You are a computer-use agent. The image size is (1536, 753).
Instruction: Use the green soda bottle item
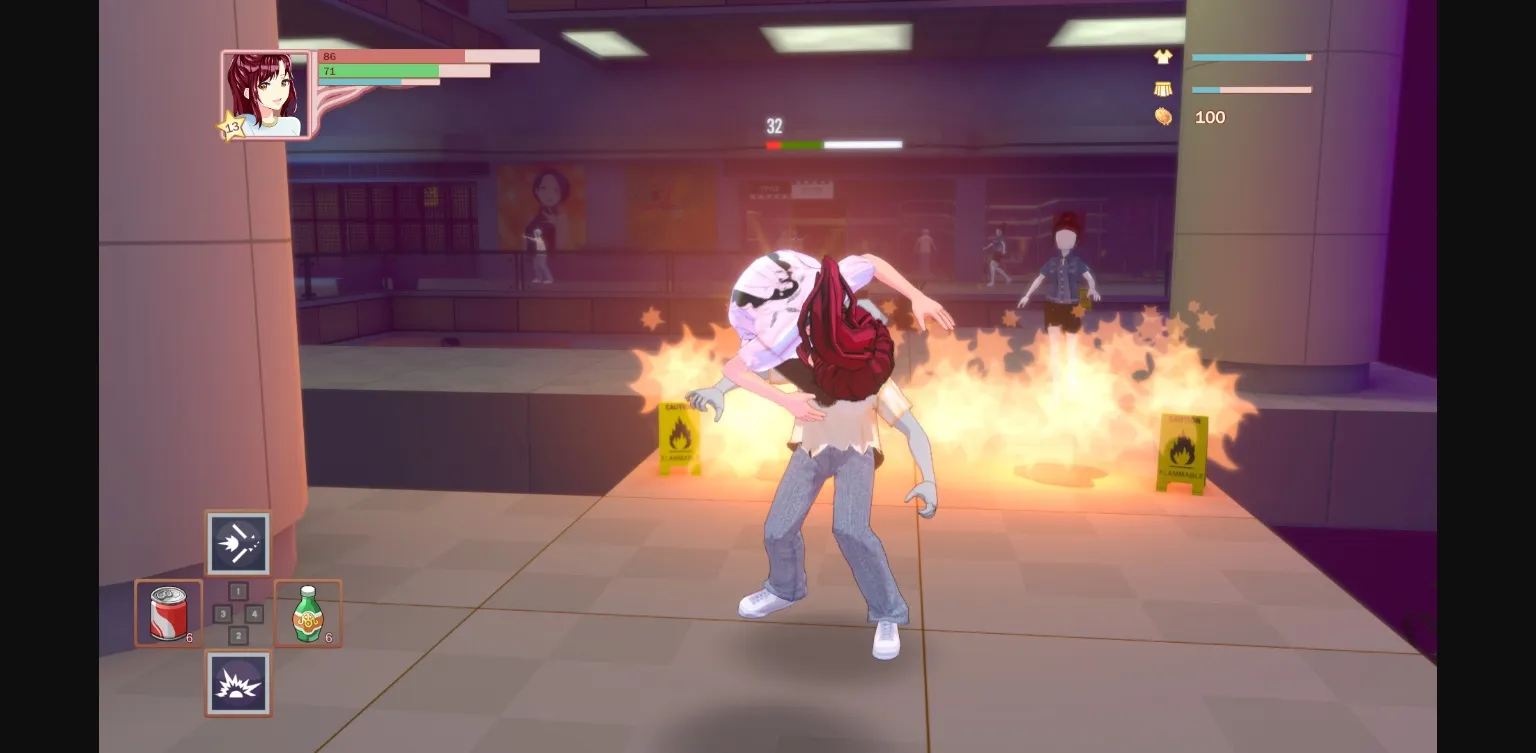pyautogui.click(x=307, y=612)
